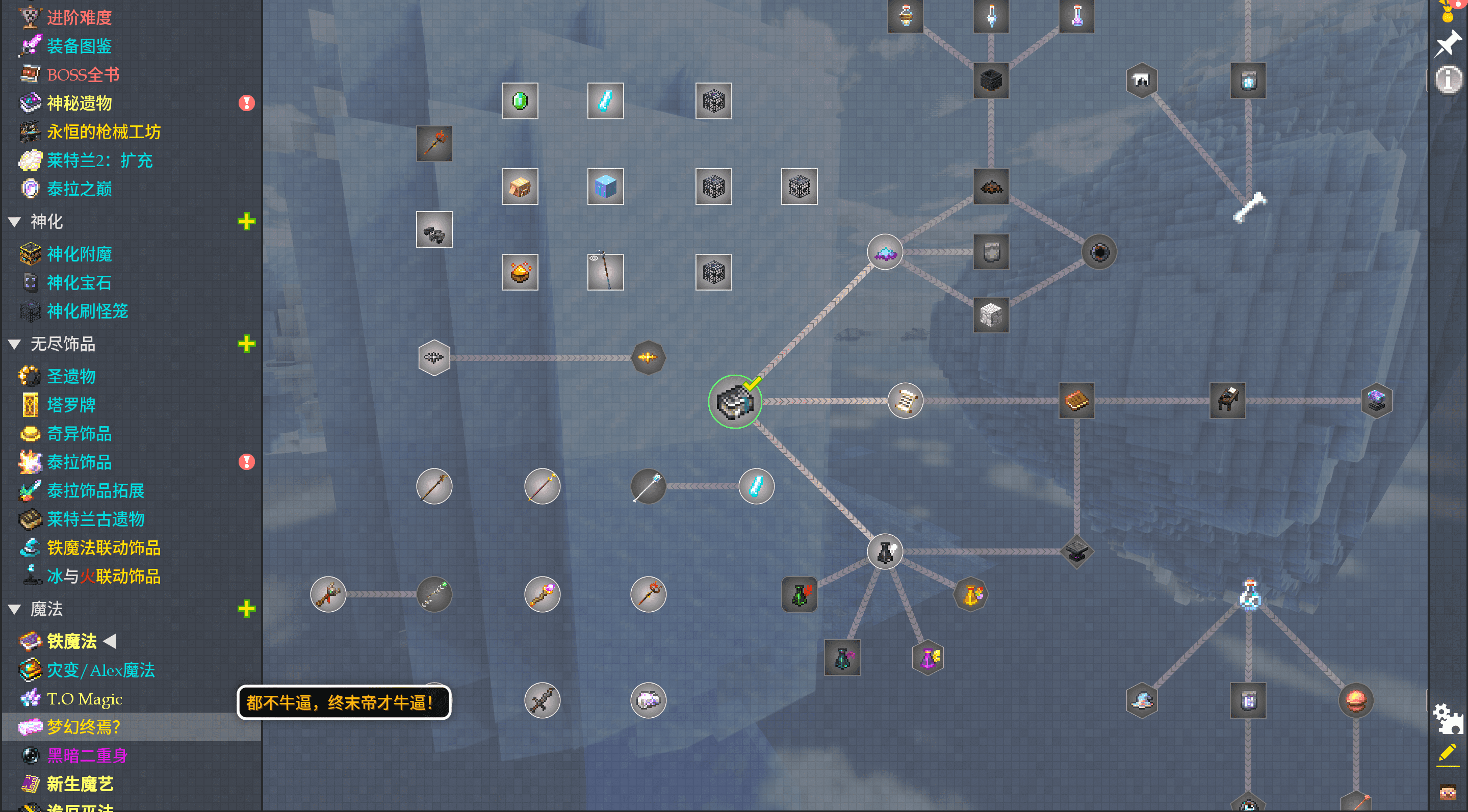Open the 神化附魔 chapter
1468x812 pixels.
click(79, 254)
